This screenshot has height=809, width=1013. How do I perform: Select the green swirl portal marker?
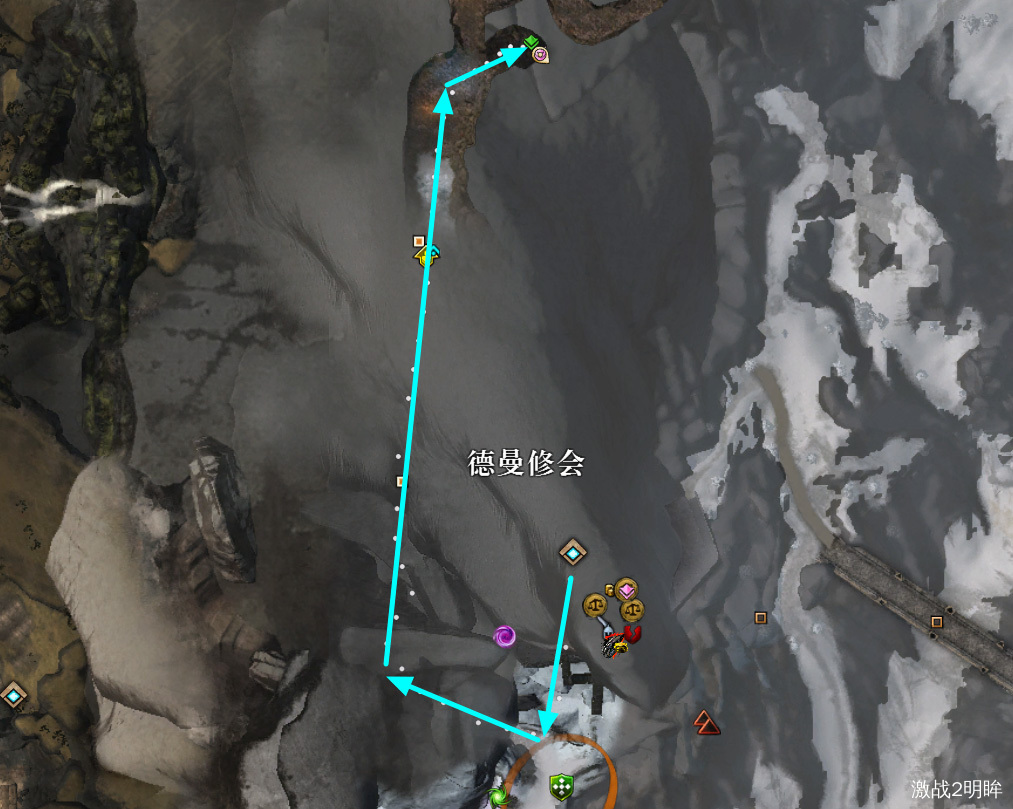tap(497, 797)
